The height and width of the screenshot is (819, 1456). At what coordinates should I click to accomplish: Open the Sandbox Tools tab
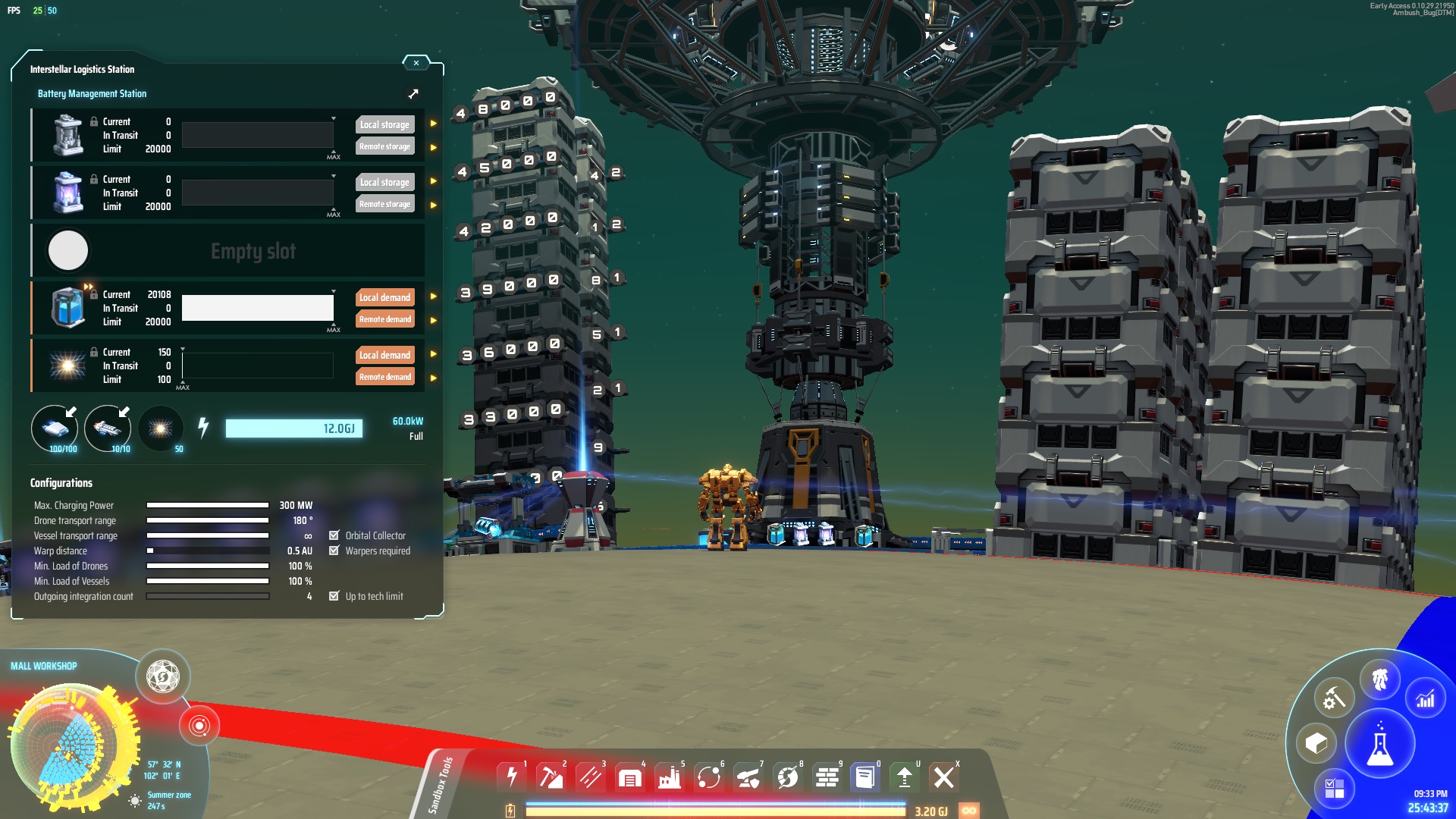[441, 785]
